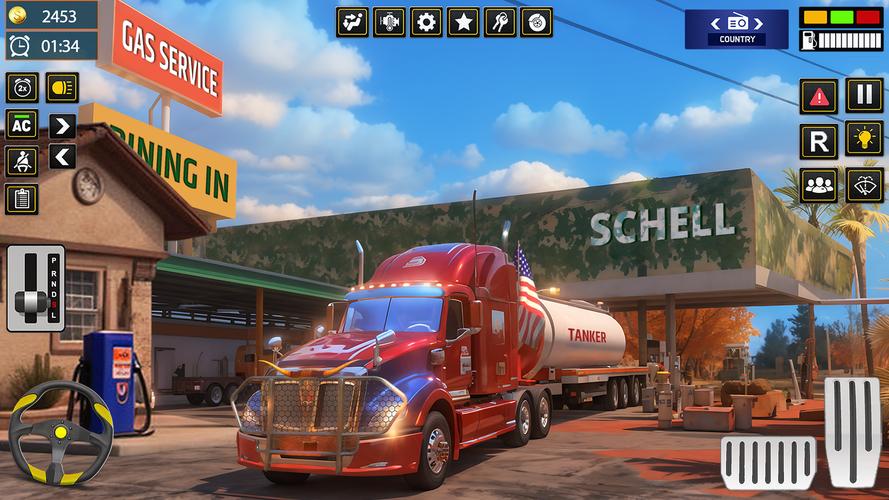Viewport: 889px width, 500px height.
Task: Open the brake disc wheel icon
Action: coord(536,22)
